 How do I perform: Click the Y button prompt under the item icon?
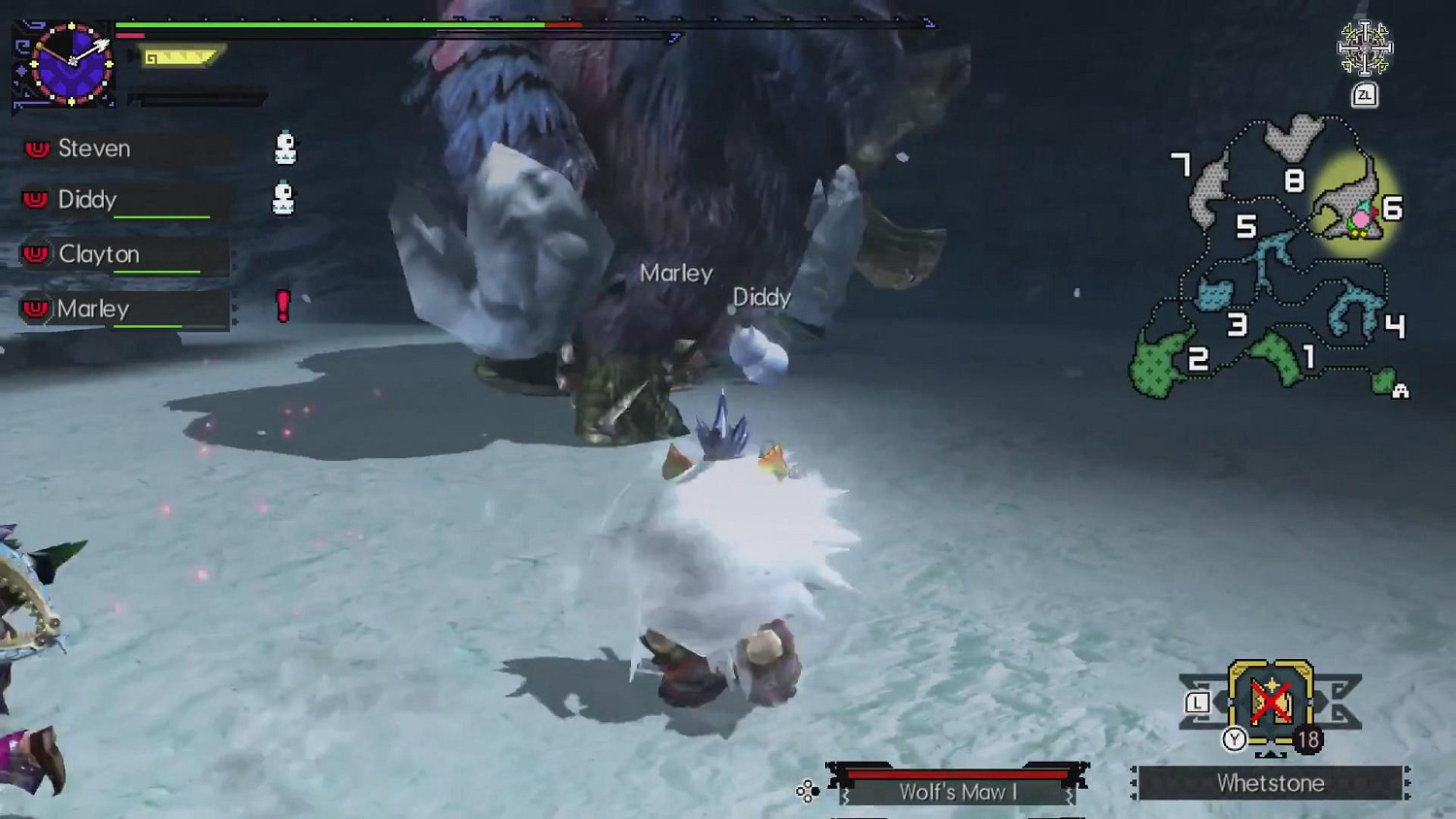(x=1234, y=737)
